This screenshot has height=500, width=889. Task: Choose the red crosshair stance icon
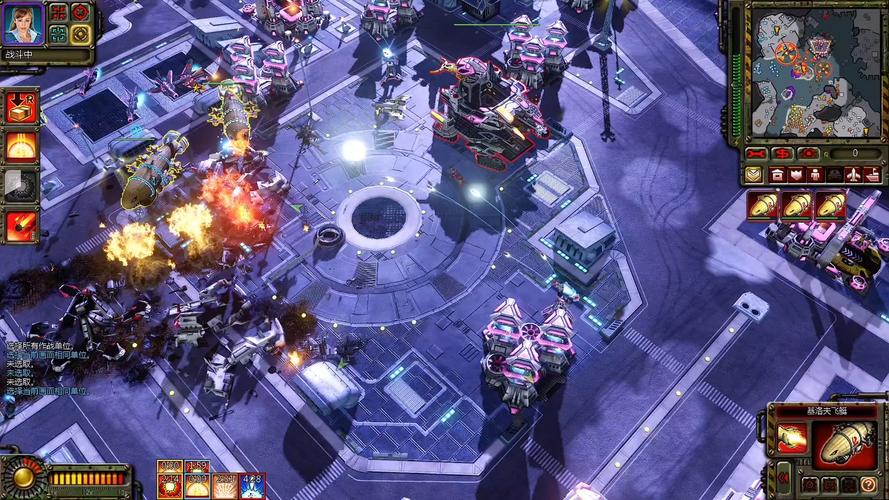click(x=81, y=12)
